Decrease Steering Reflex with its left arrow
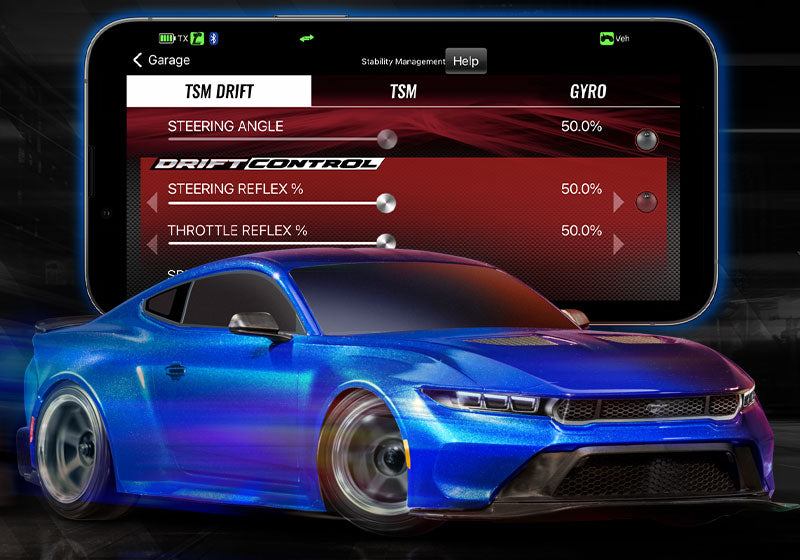The image size is (800, 560). (x=152, y=203)
